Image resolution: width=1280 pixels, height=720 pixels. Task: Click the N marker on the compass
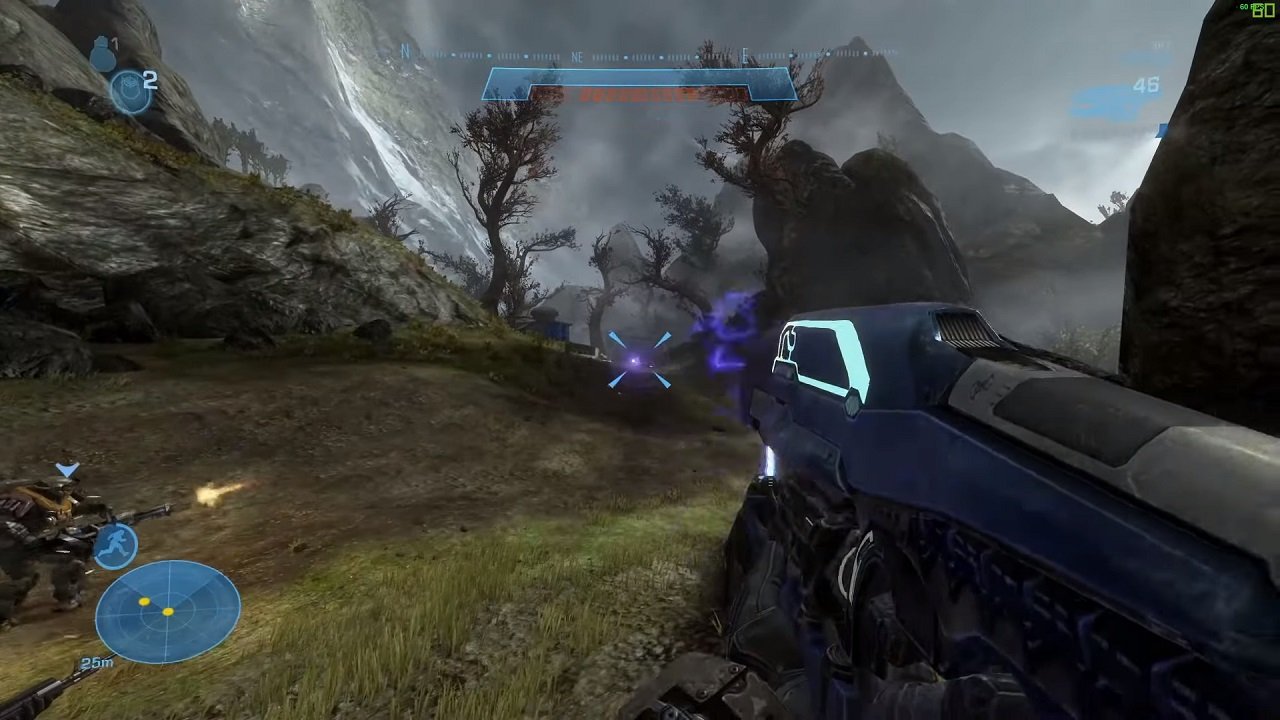click(x=404, y=48)
